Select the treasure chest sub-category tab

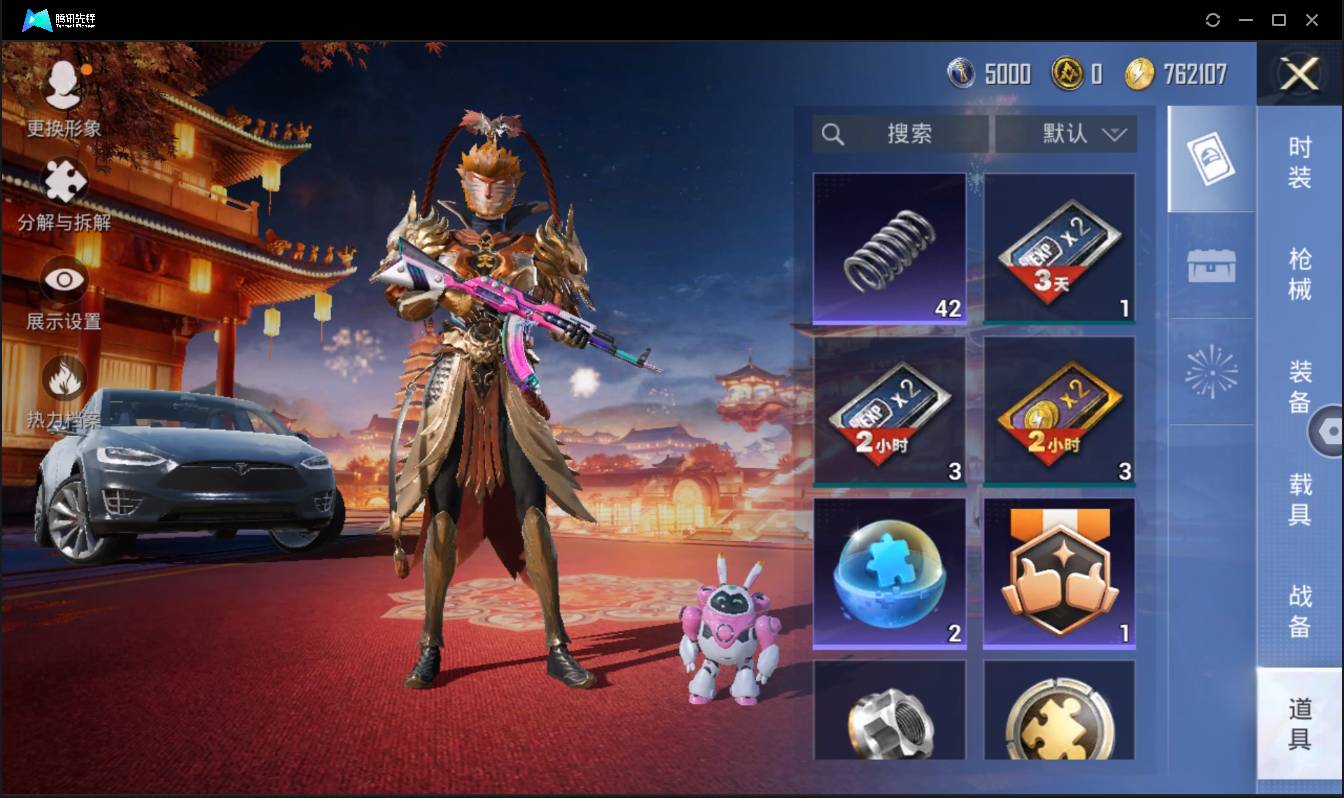(1211, 266)
